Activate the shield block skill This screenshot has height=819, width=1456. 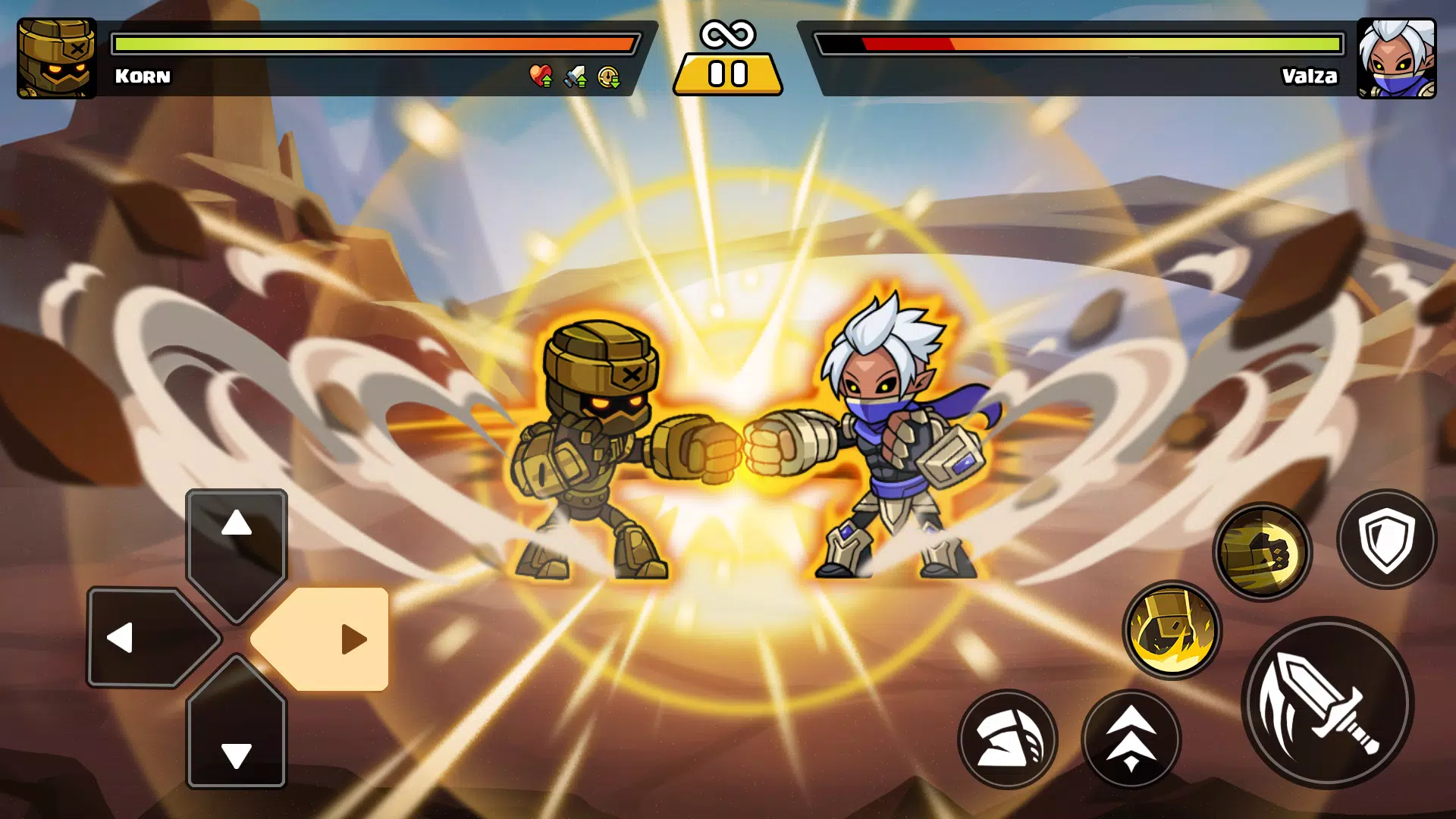coord(1386,540)
